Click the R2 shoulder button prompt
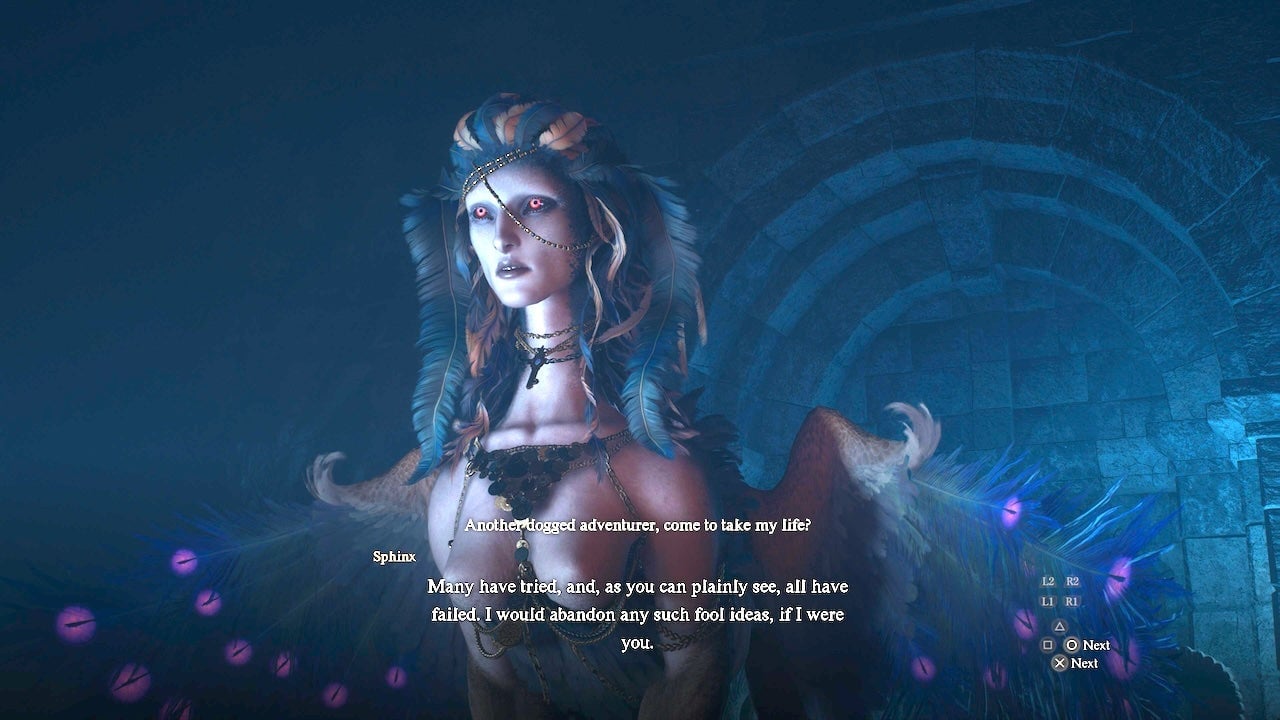The height and width of the screenshot is (720, 1280). [x=1071, y=581]
